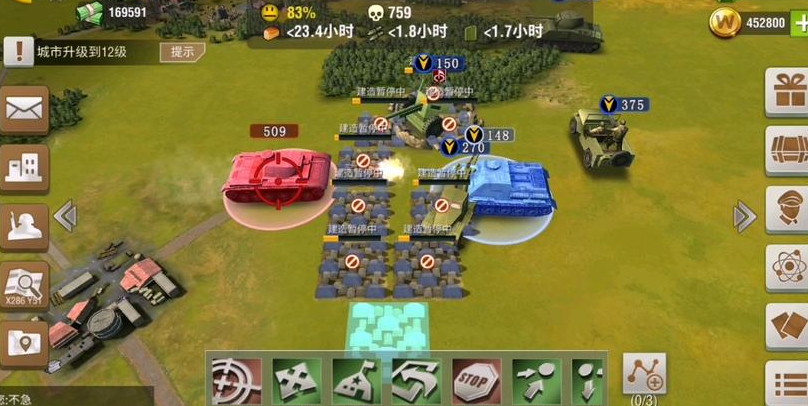
Task: Collapse the left sidebar arrow
Action: pyautogui.click(x=66, y=215)
